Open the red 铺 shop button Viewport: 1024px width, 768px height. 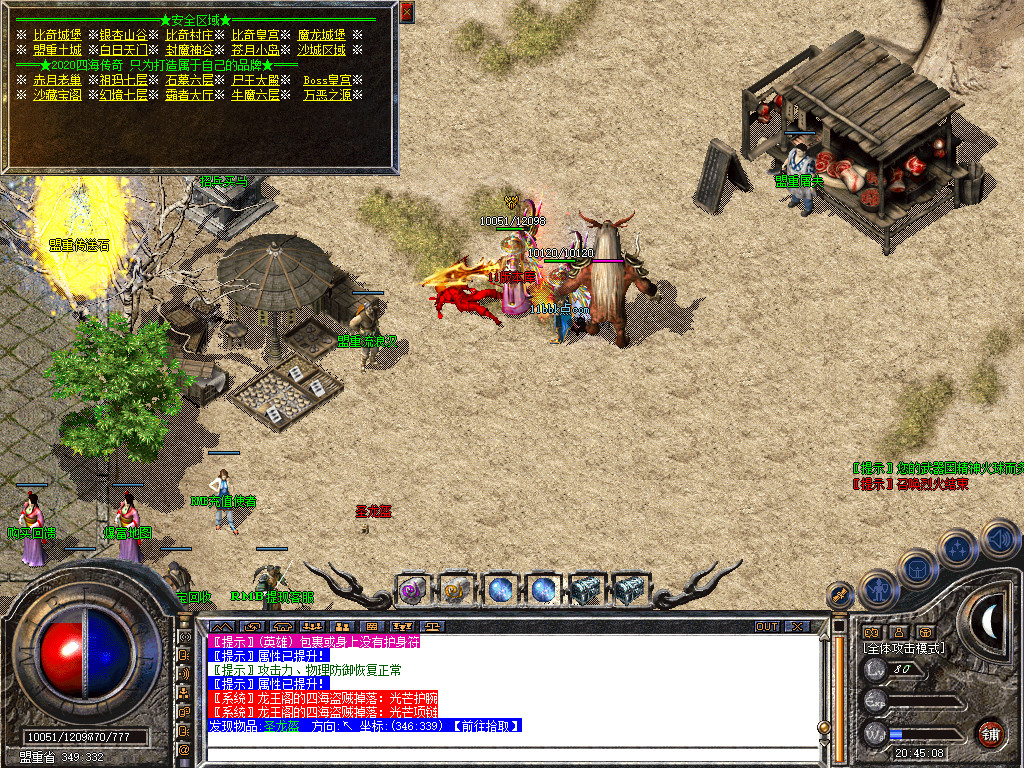point(990,733)
